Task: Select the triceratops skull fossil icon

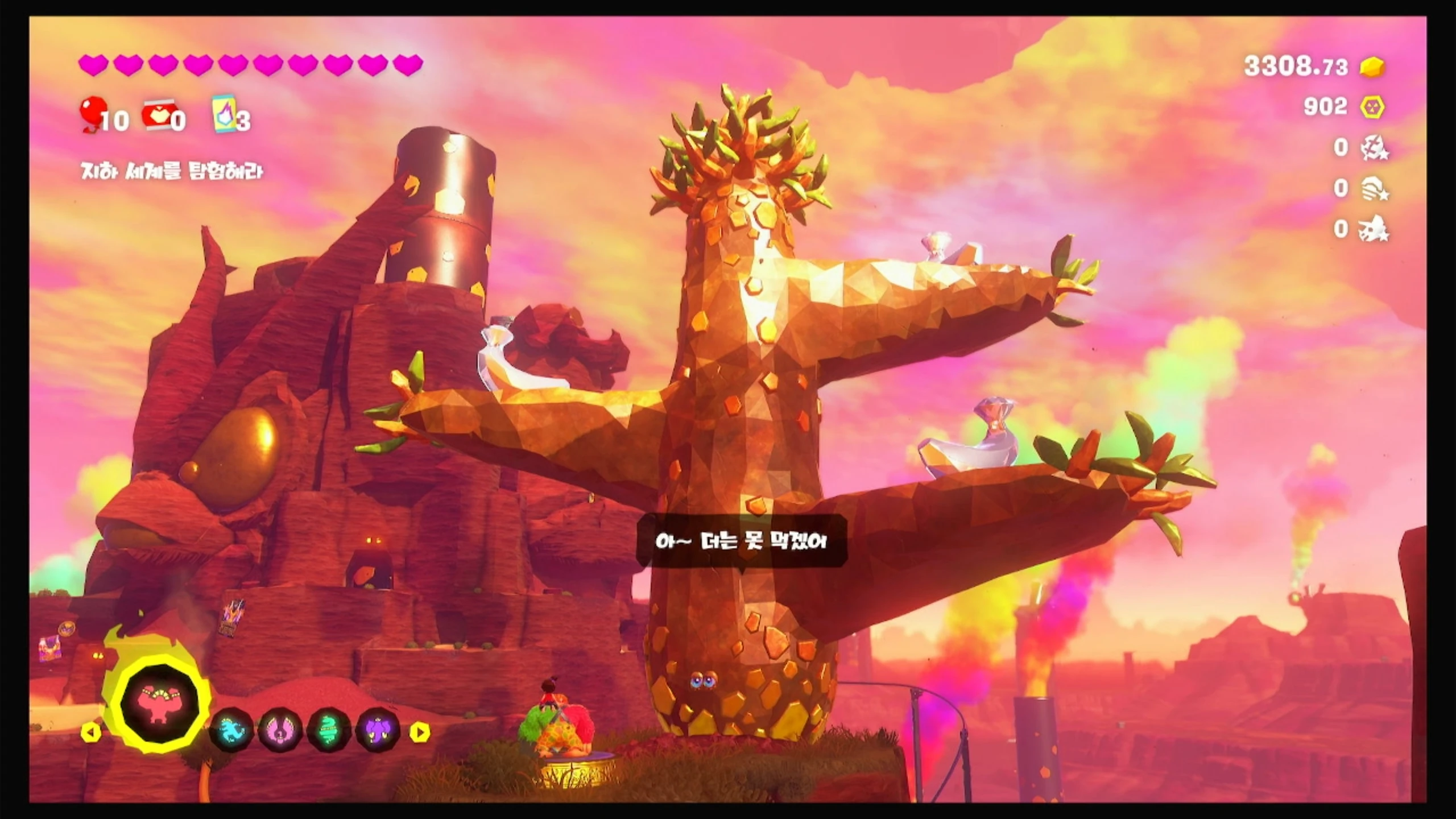Action: [x=1375, y=229]
